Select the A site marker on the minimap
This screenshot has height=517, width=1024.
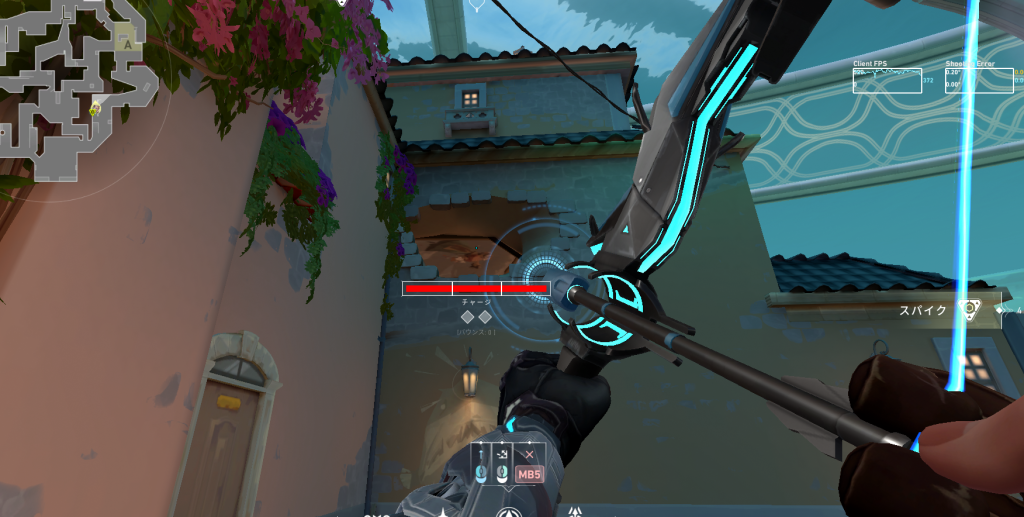127,42
